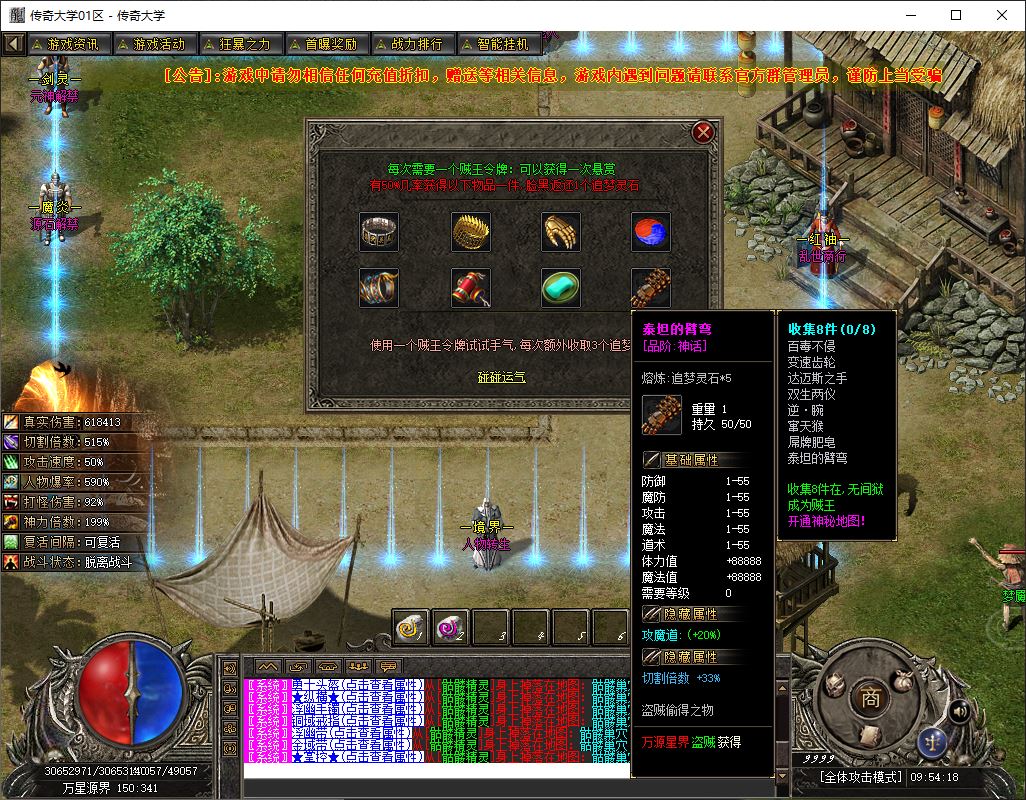Viewport: 1026px width, 800px height.
Task: Select the silver engraved ring reward
Action: pos(379,232)
